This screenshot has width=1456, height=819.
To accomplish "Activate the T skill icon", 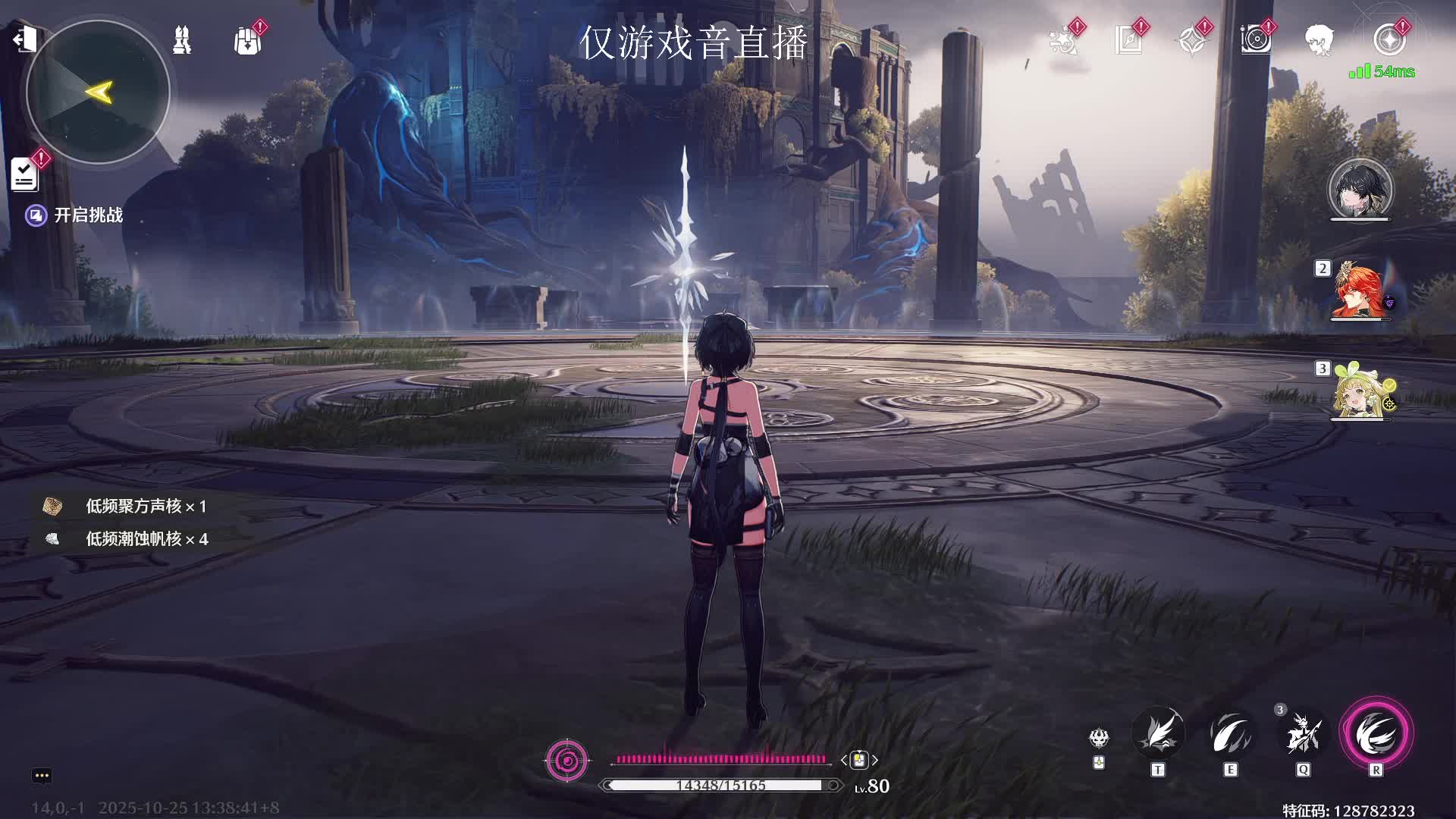I will (1158, 734).
